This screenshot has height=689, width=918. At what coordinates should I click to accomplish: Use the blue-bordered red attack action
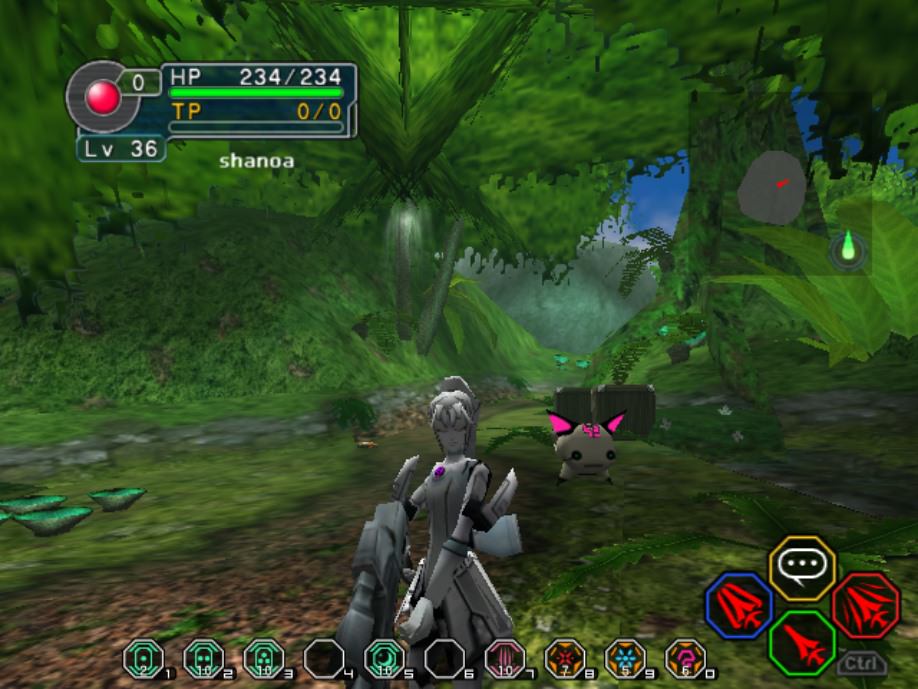coord(739,605)
